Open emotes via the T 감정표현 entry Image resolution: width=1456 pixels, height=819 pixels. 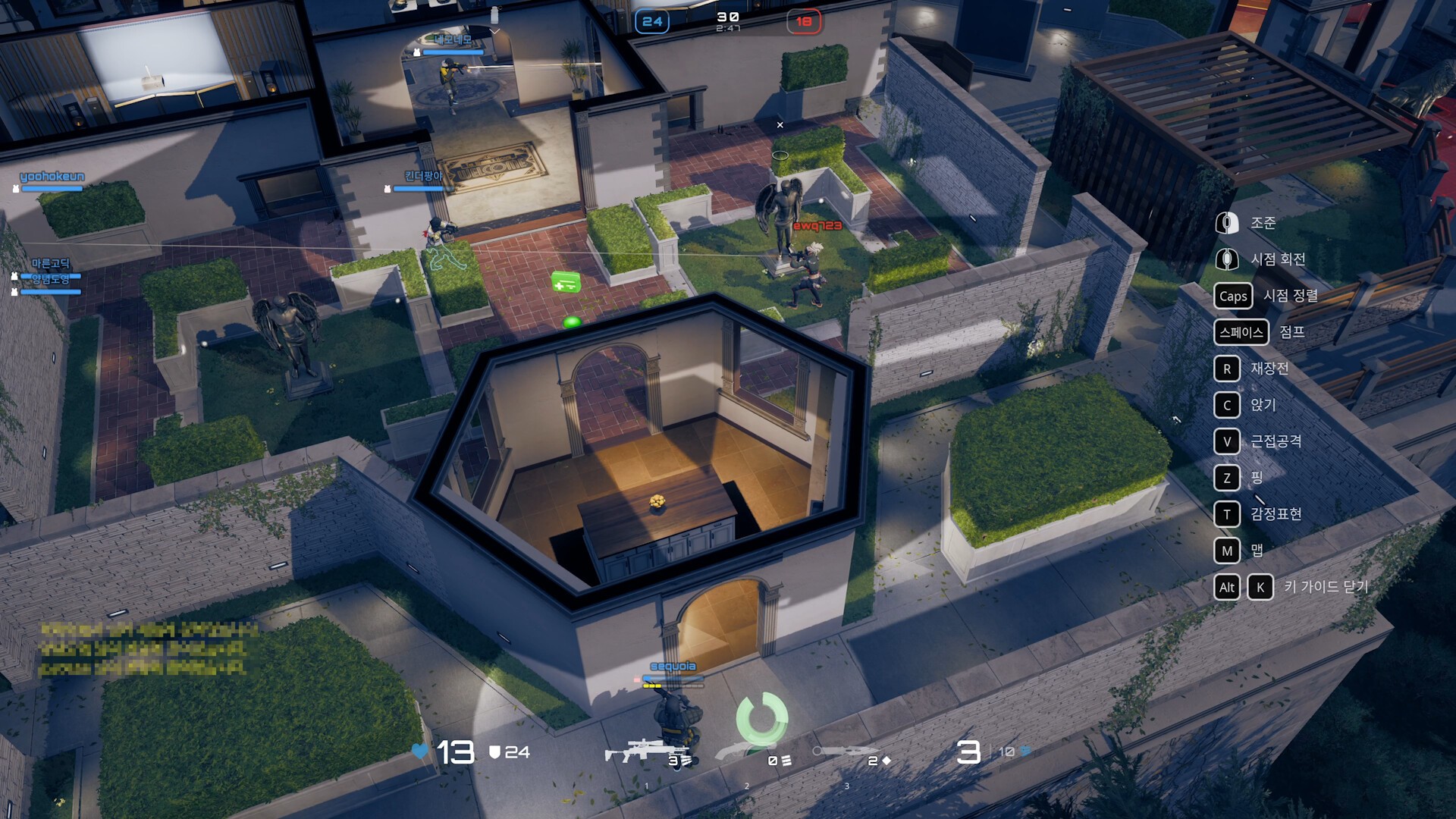[x=1227, y=514]
